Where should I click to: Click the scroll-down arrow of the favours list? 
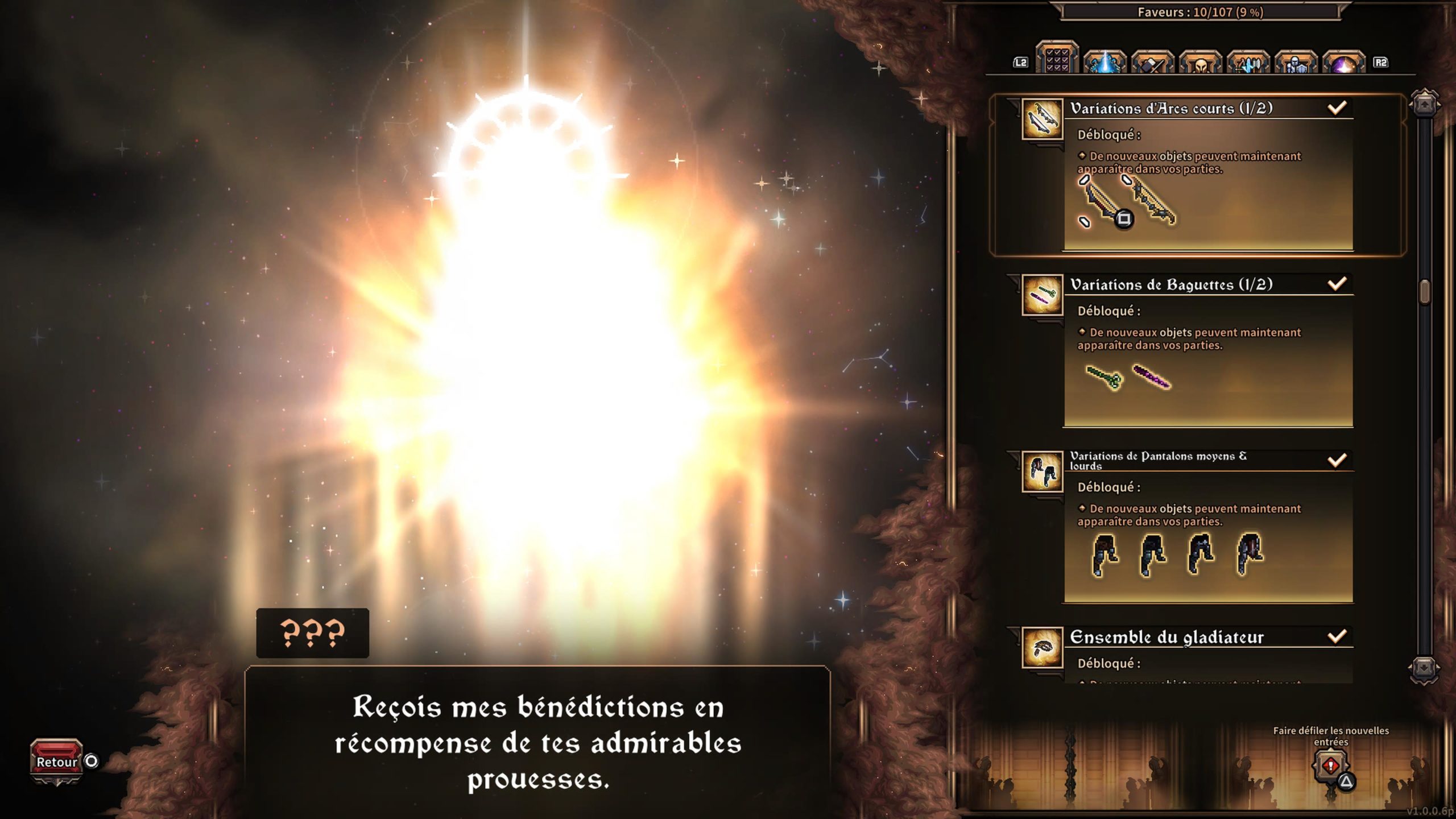pyautogui.click(x=1424, y=668)
